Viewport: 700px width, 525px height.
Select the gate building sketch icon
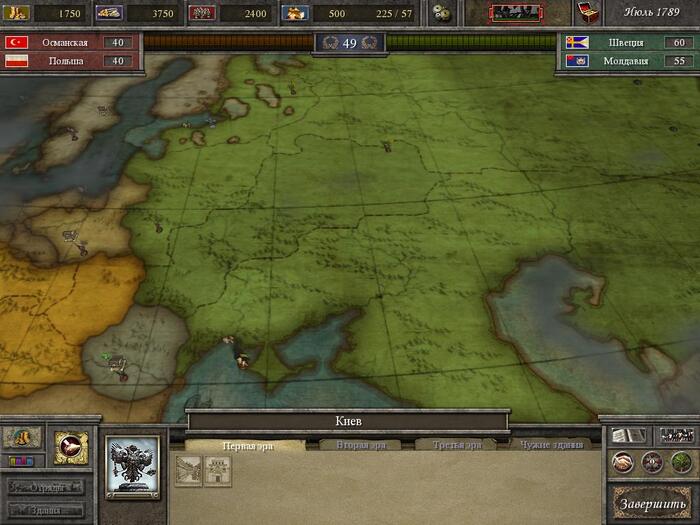pyautogui.click(x=217, y=472)
